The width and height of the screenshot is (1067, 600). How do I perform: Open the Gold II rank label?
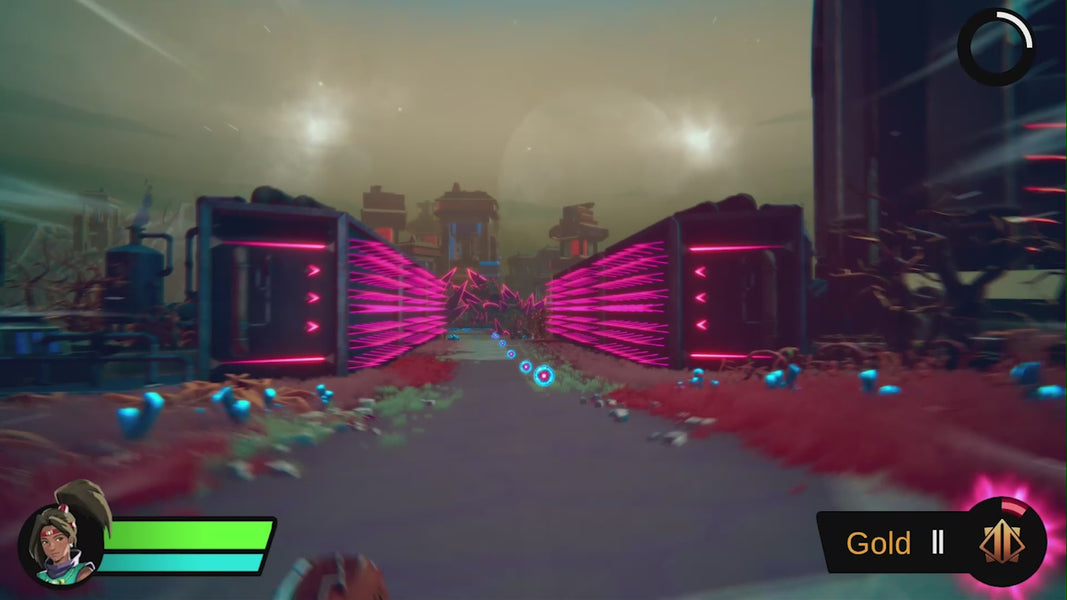pos(894,543)
